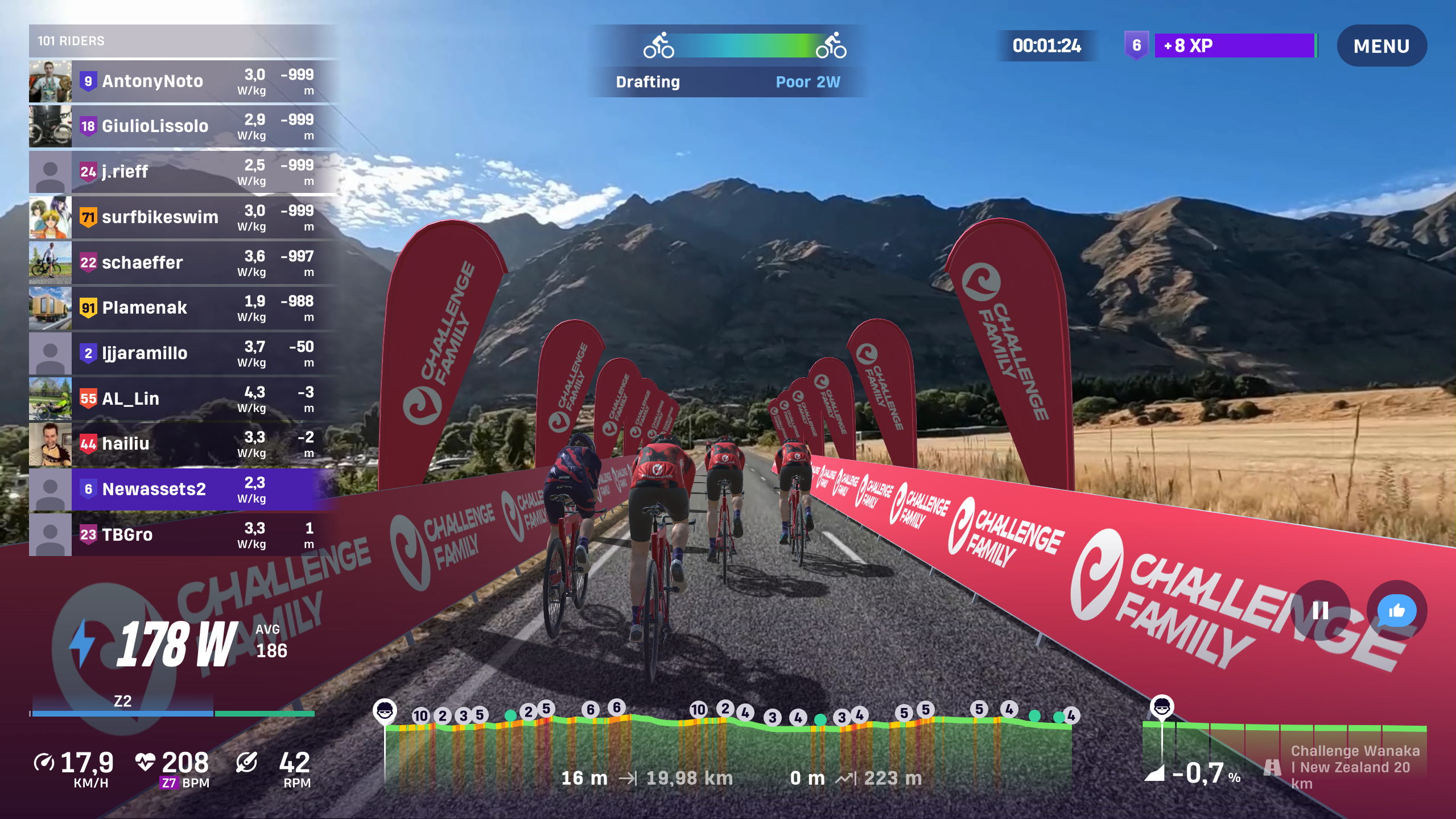Open the MENU in the top right
Viewport: 1456px width, 819px height.
tap(1382, 46)
